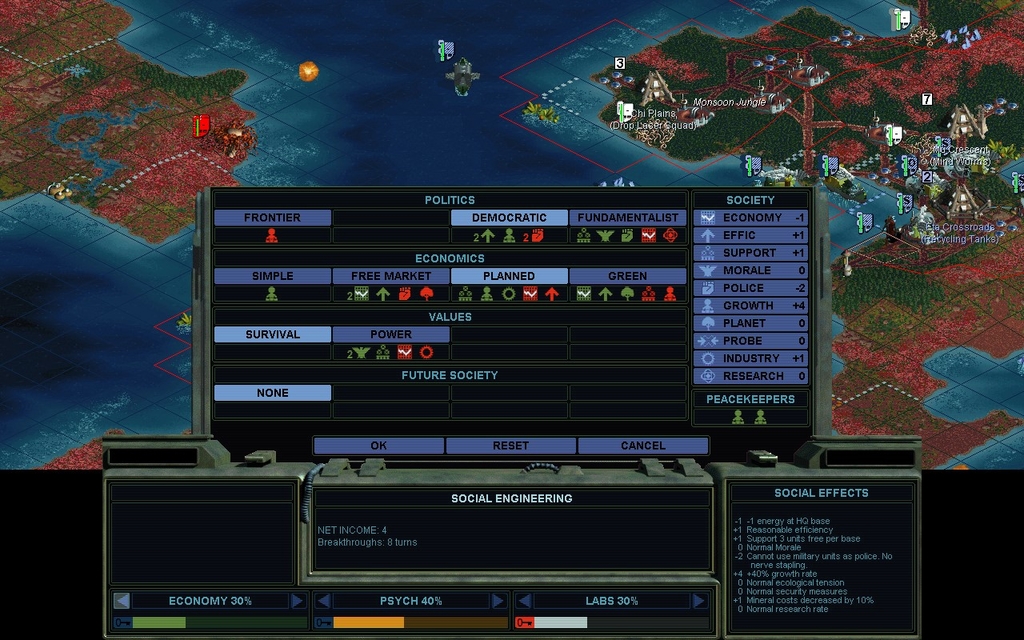Choose Free Market economics

[x=391, y=276]
